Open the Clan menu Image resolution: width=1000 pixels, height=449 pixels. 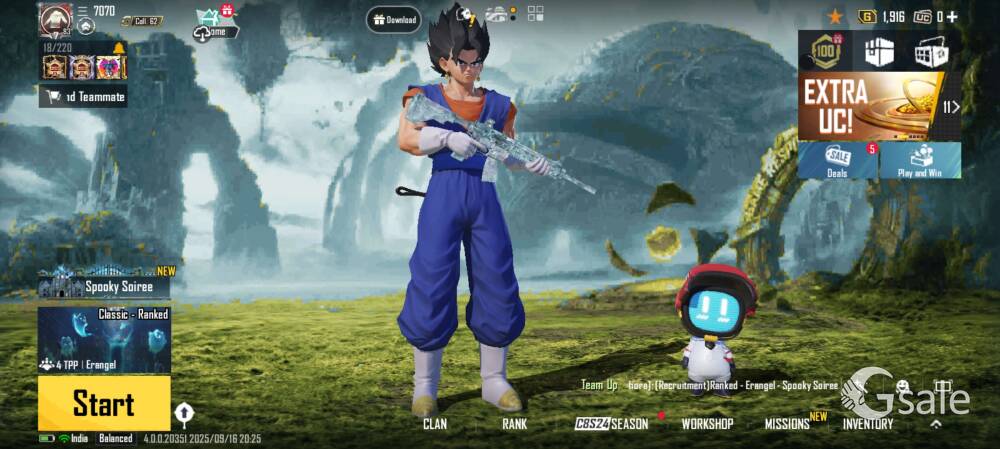click(x=435, y=424)
